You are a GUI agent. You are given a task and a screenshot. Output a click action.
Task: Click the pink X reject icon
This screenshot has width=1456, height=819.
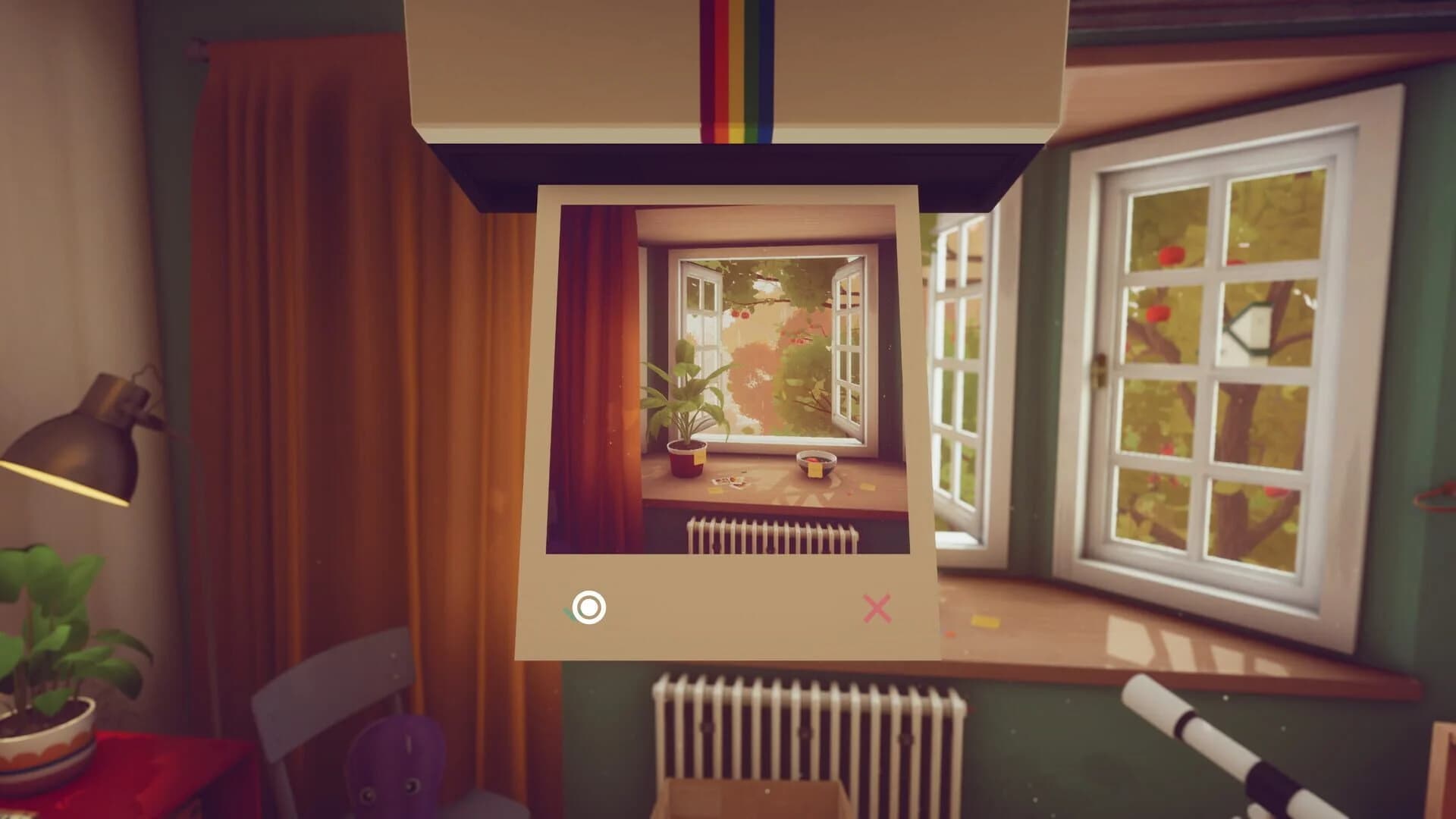pyautogui.click(x=877, y=607)
